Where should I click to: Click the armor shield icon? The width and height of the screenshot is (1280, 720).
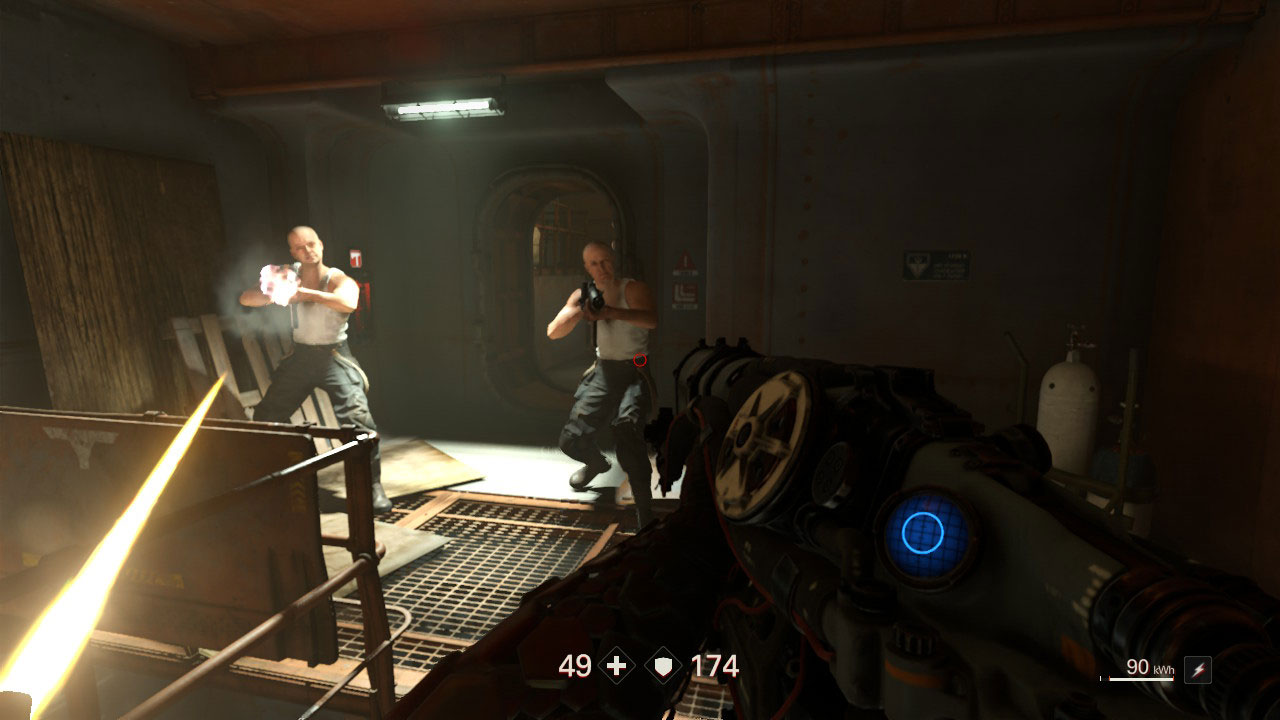click(664, 666)
